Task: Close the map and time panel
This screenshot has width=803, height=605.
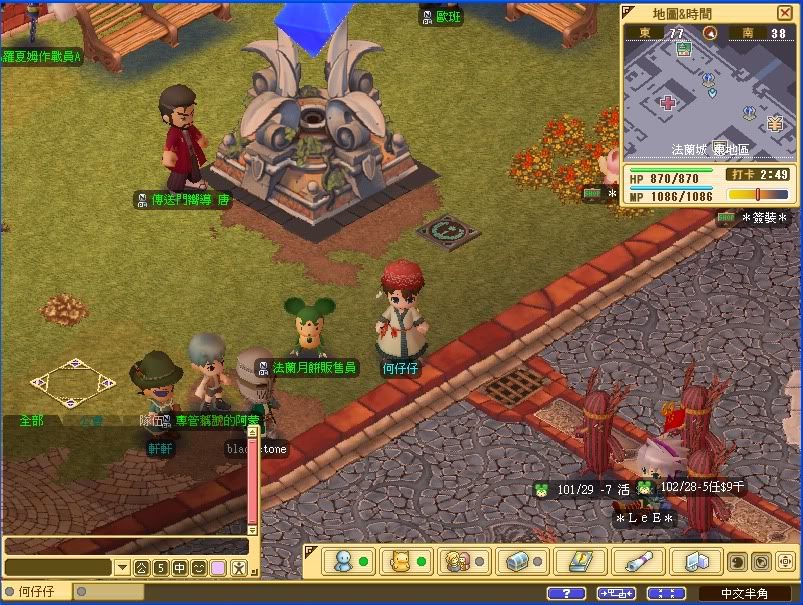Action: (783, 13)
